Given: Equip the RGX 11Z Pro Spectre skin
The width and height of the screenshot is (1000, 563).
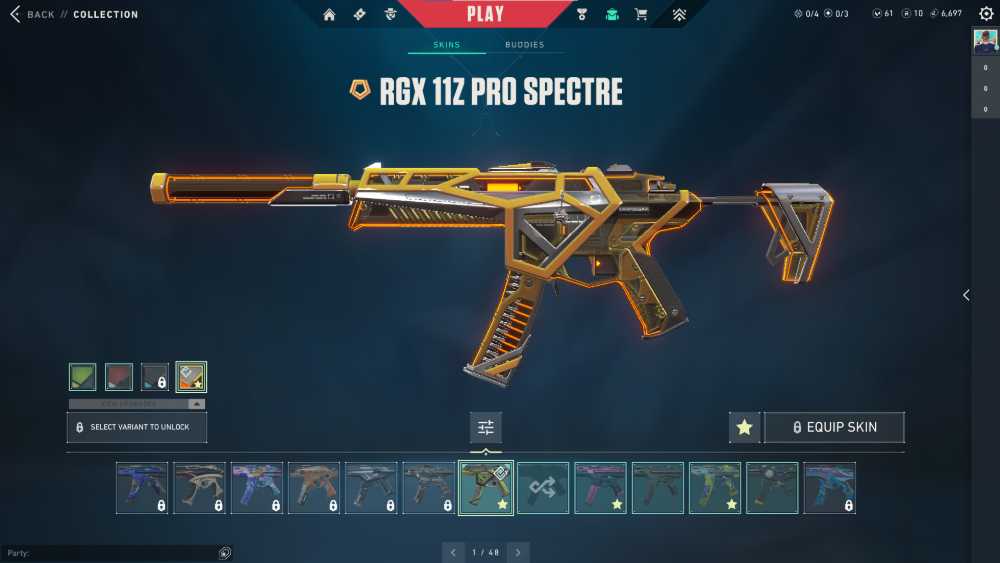Looking at the screenshot, I should pos(834,427).
